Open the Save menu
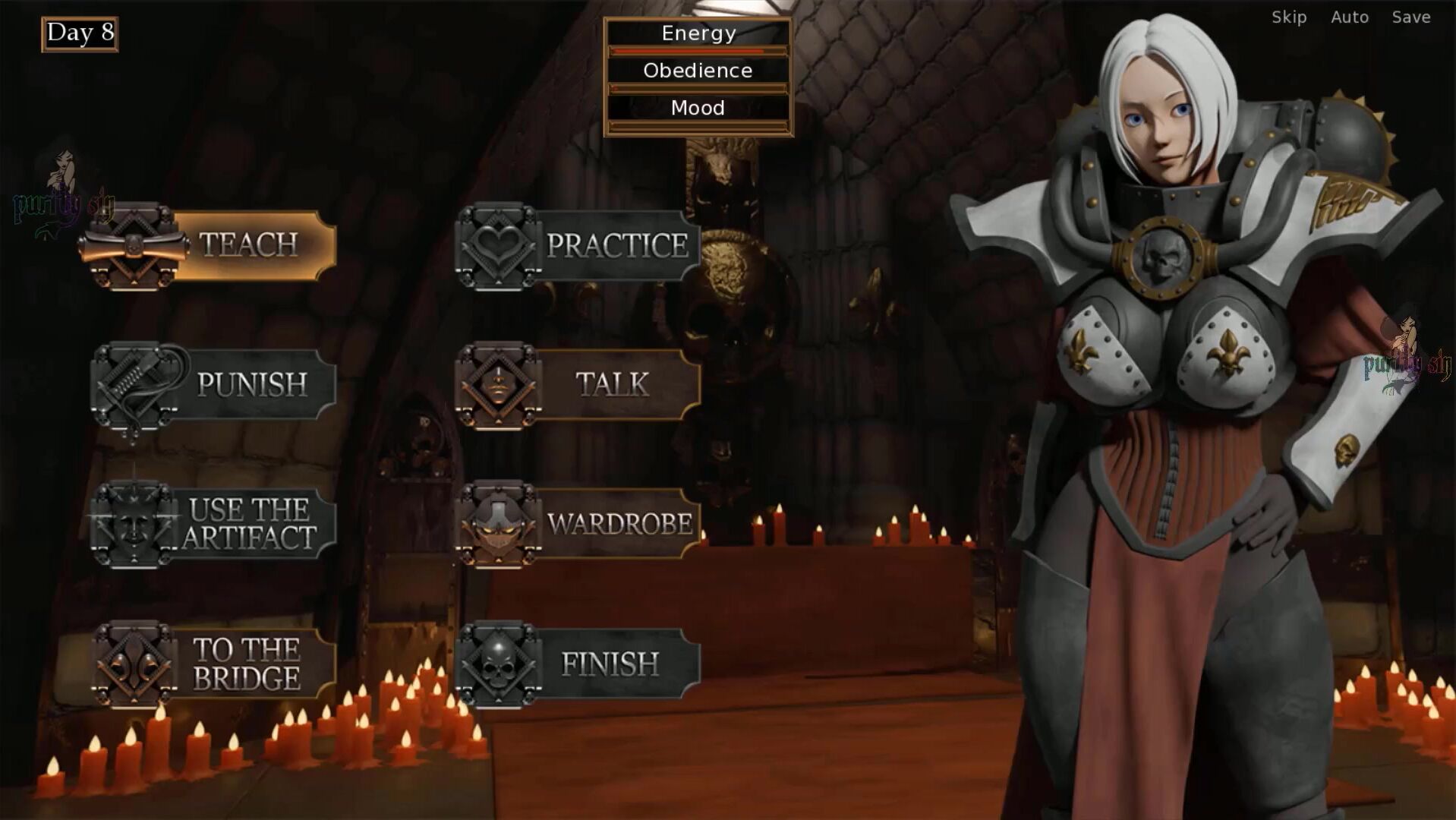1456x820 pixels. coord(1411,17)
